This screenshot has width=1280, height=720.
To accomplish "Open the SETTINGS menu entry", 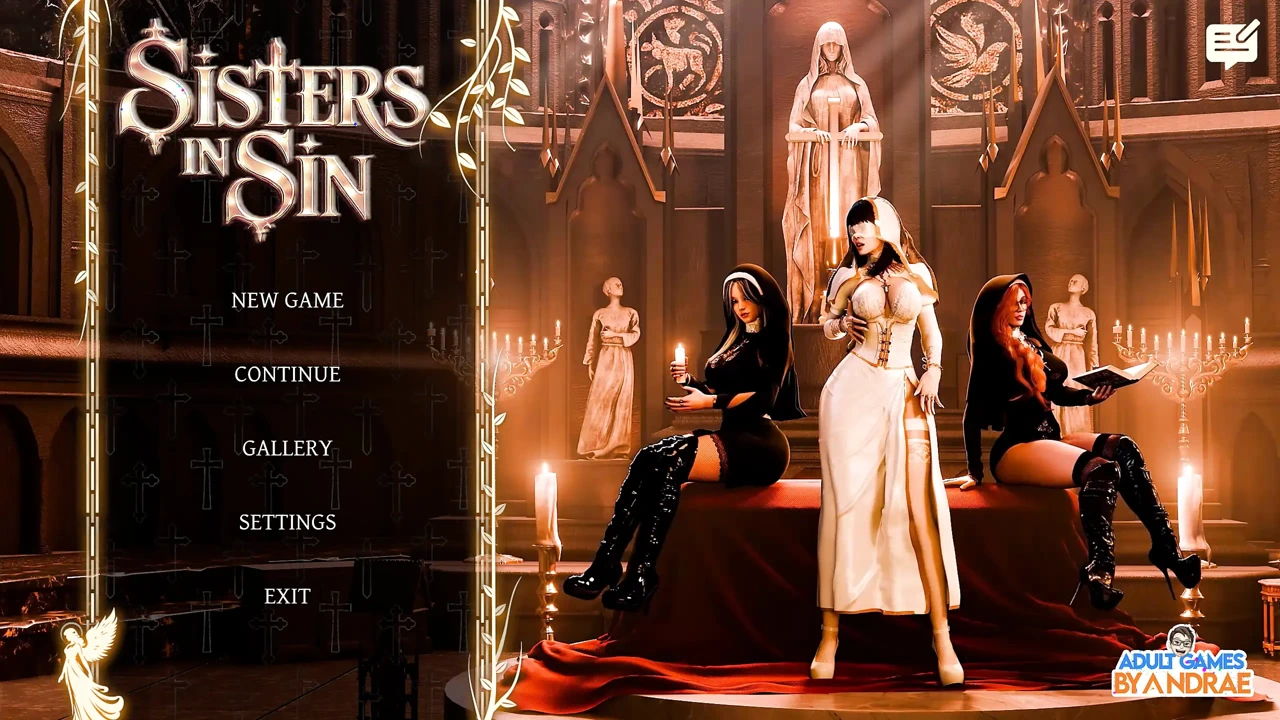I will 287,522.
